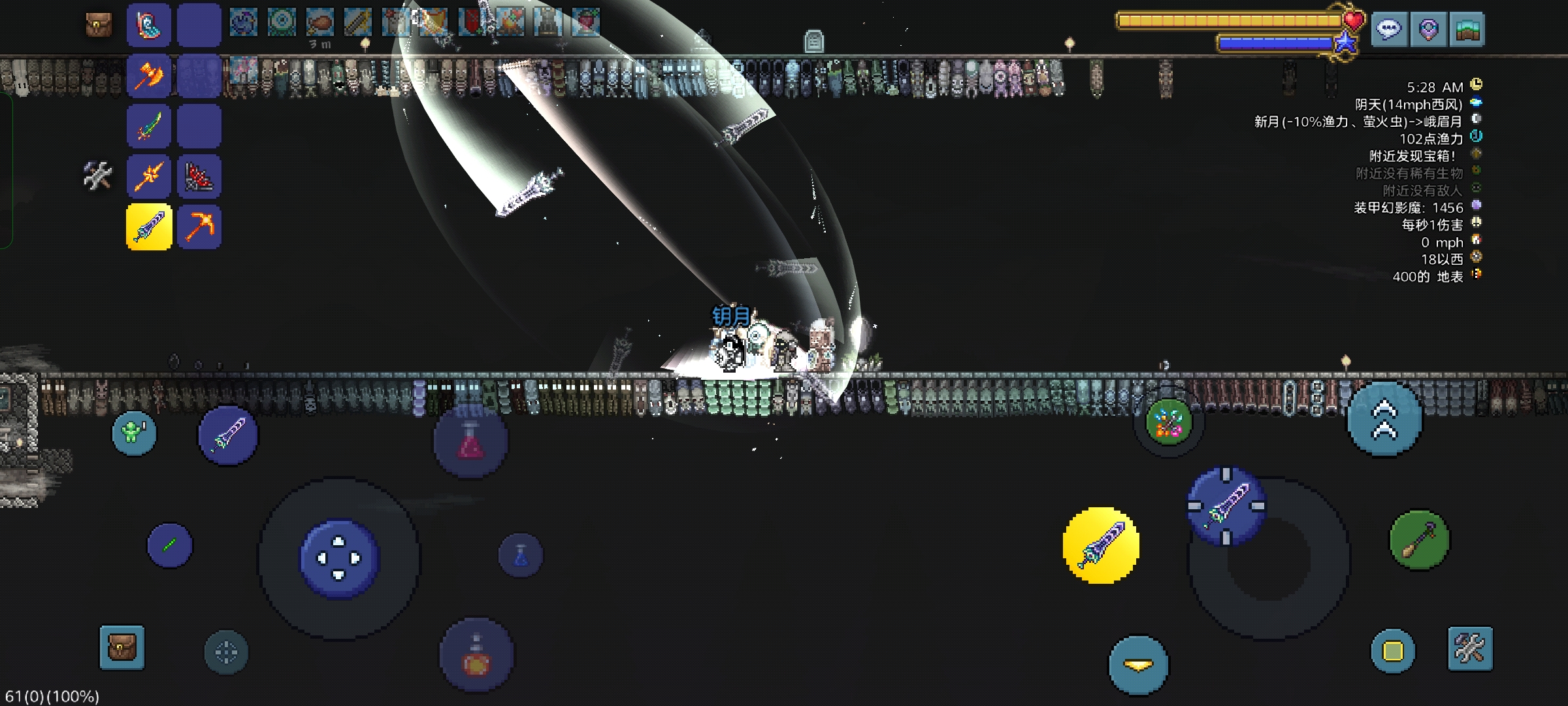Open the blue-framed hammer and wrench settings
The image size is (1568, 706).
1470,649
